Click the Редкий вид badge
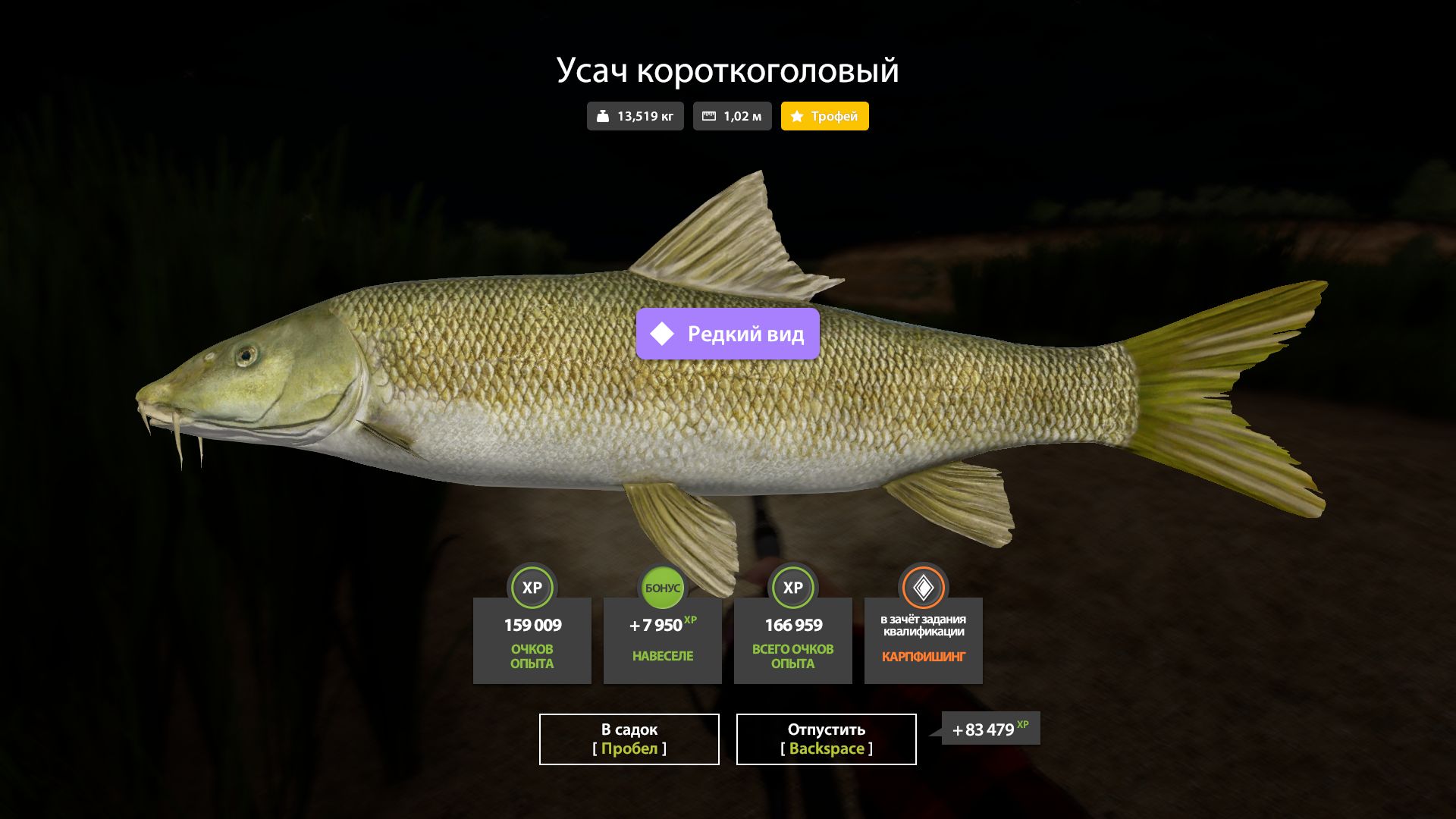The height and width of the screenshot is (819, 1456). (x=726, y=332)
